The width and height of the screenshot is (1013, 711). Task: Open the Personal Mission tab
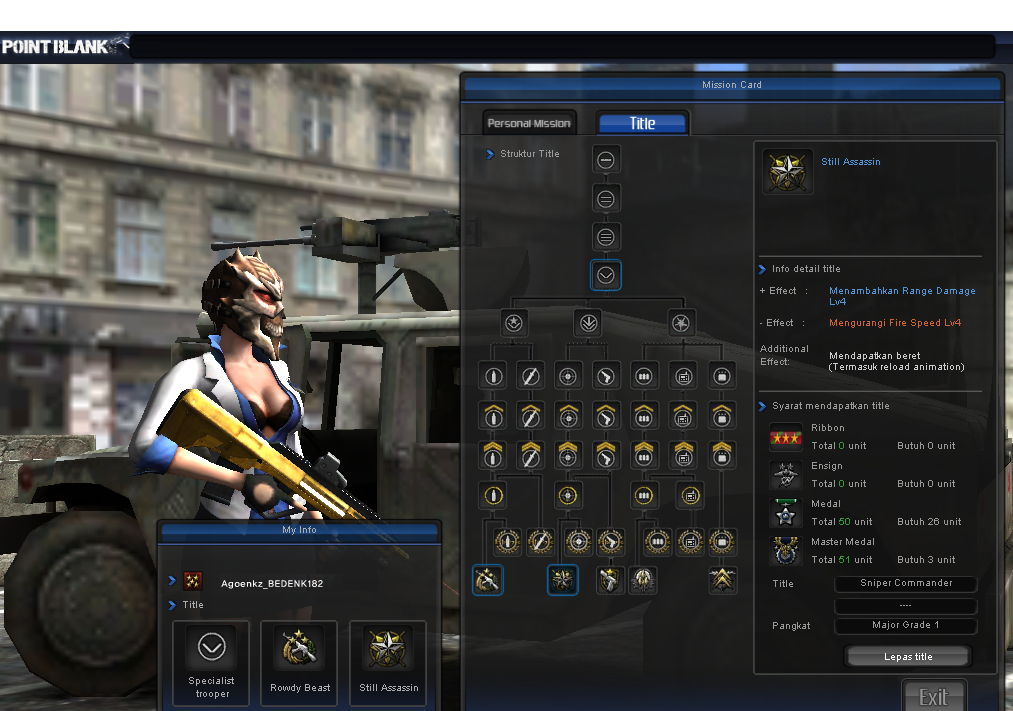coord(529,123)
